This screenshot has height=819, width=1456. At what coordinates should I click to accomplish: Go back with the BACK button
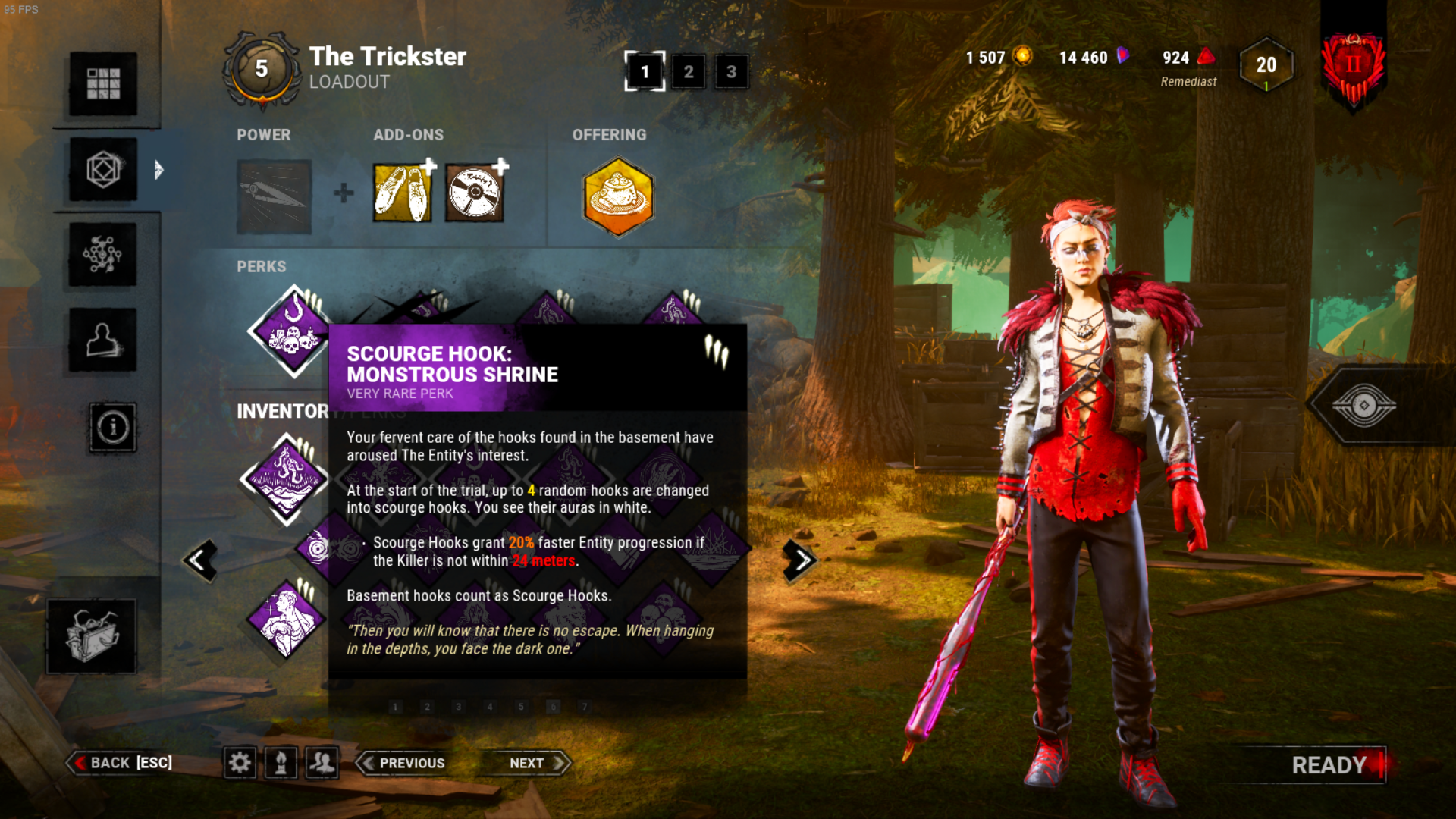(121, 763)
